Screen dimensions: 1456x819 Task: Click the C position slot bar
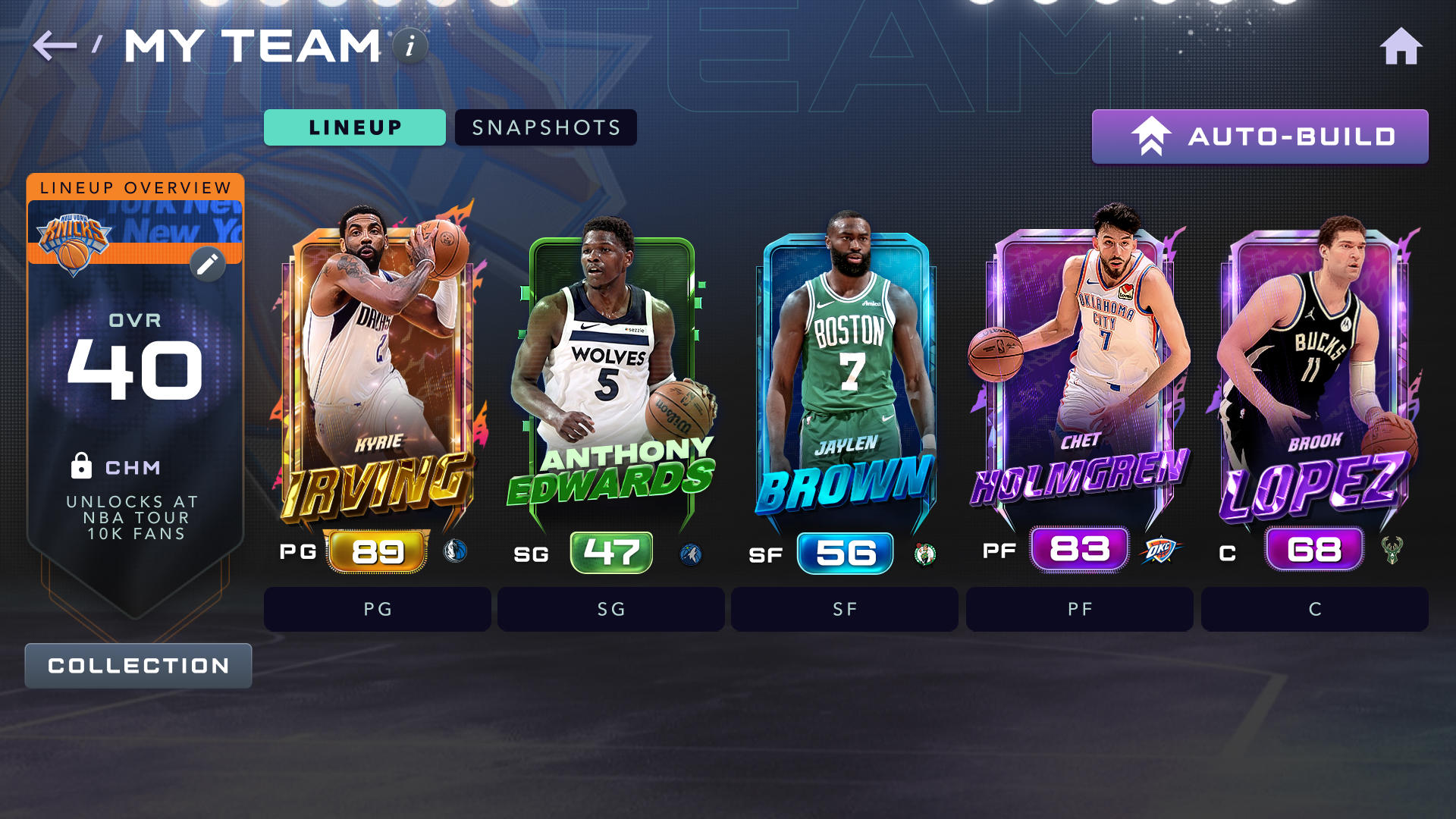point(1314,609)
